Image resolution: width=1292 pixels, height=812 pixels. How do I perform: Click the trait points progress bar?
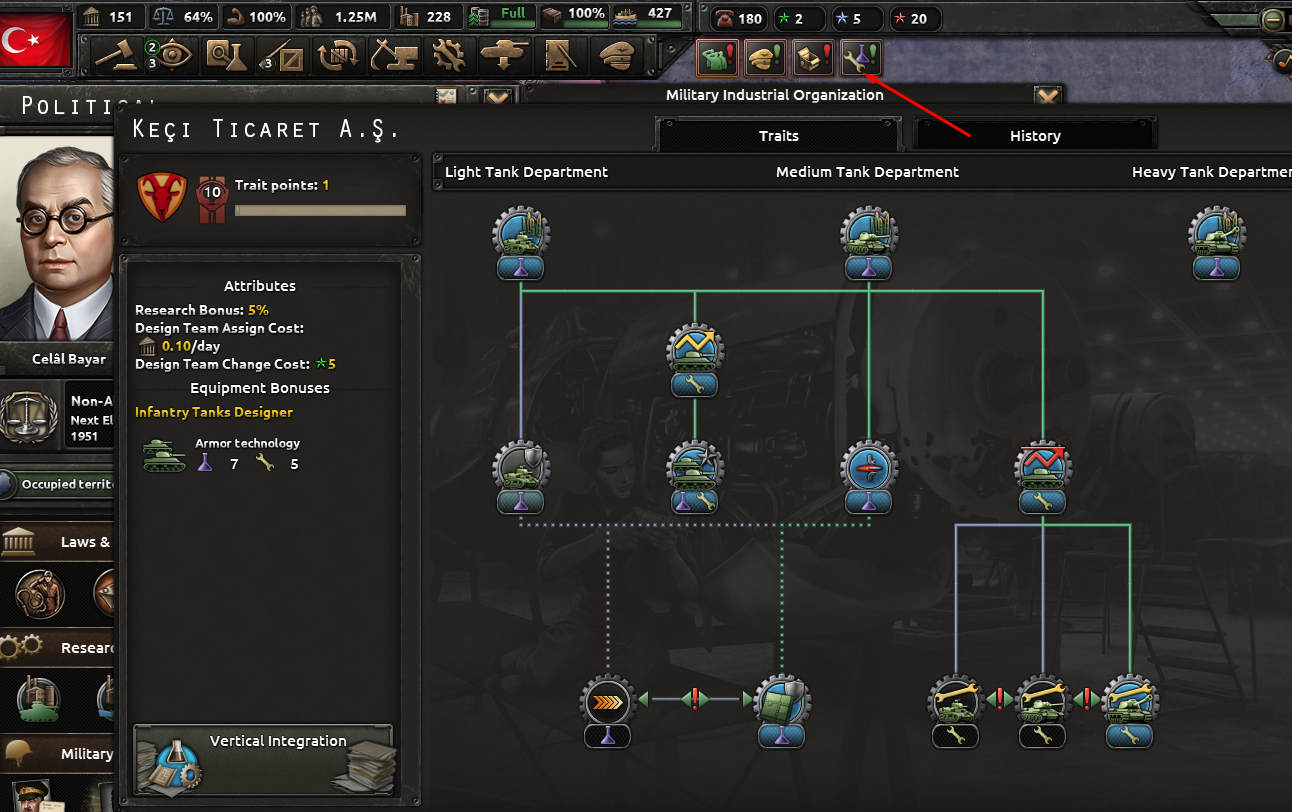coord(320,210)
